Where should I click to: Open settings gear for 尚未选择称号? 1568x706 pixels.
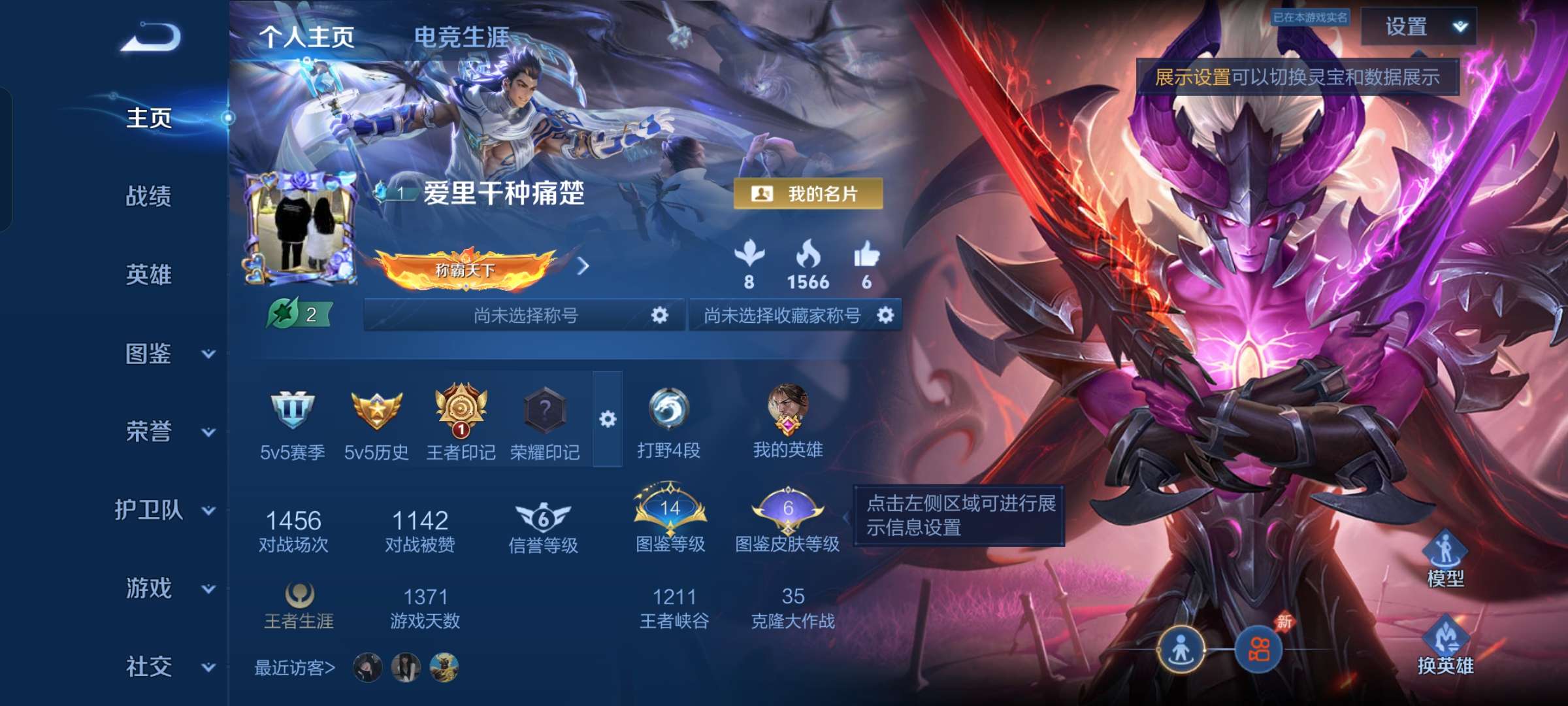tap(661, 314)
